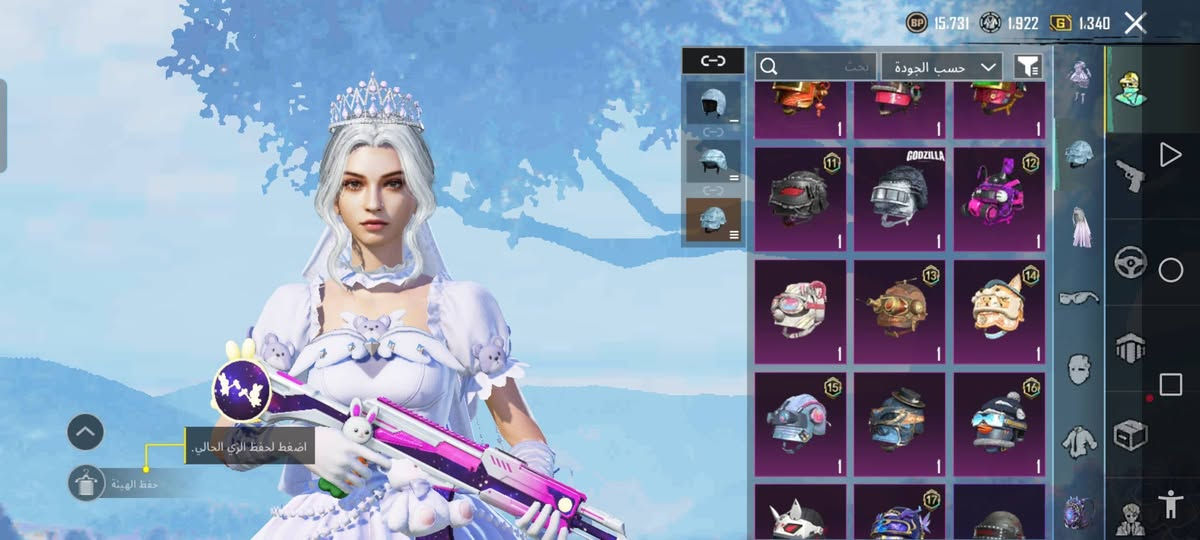Select the striped beanie helmet numbered 16

pos(998,423)
